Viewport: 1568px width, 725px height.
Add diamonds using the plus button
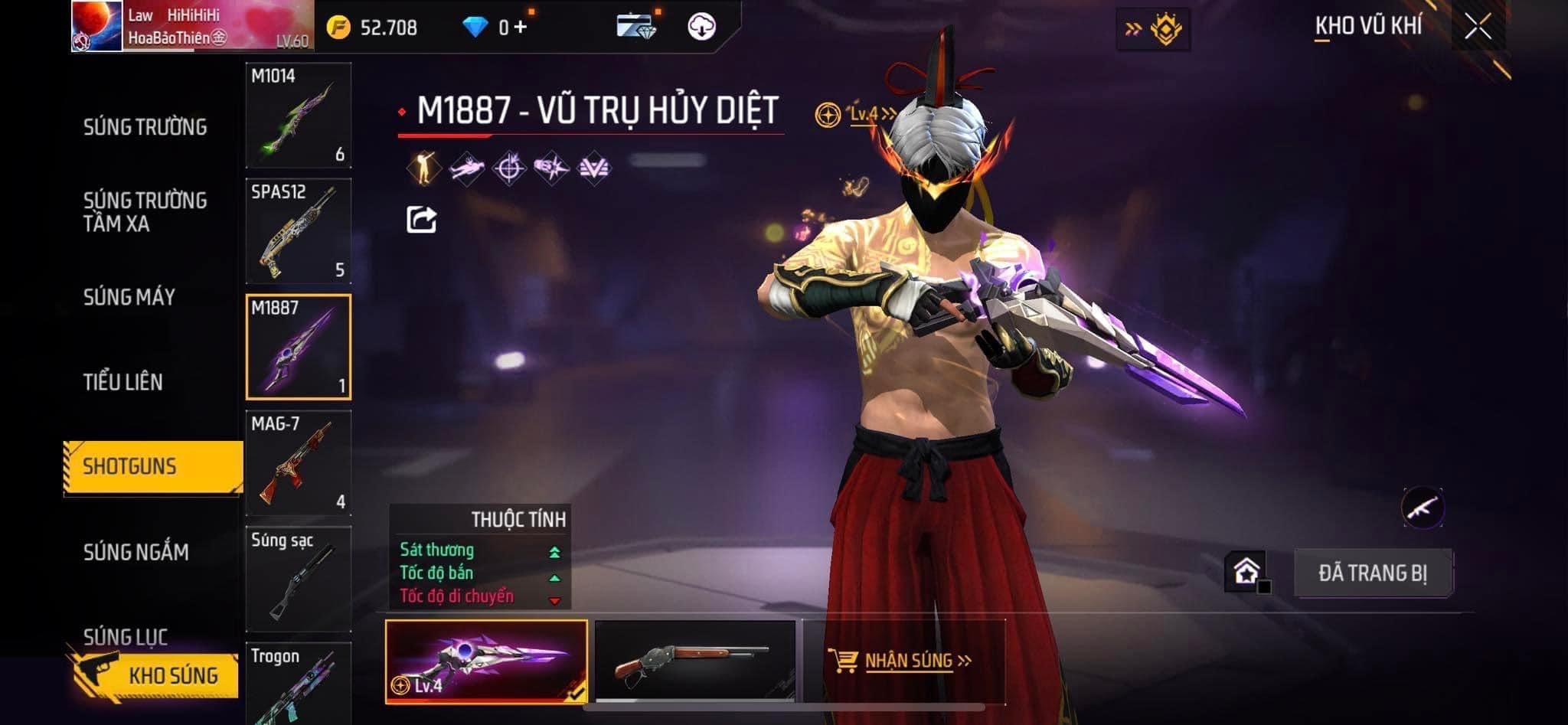click(521, 28)
